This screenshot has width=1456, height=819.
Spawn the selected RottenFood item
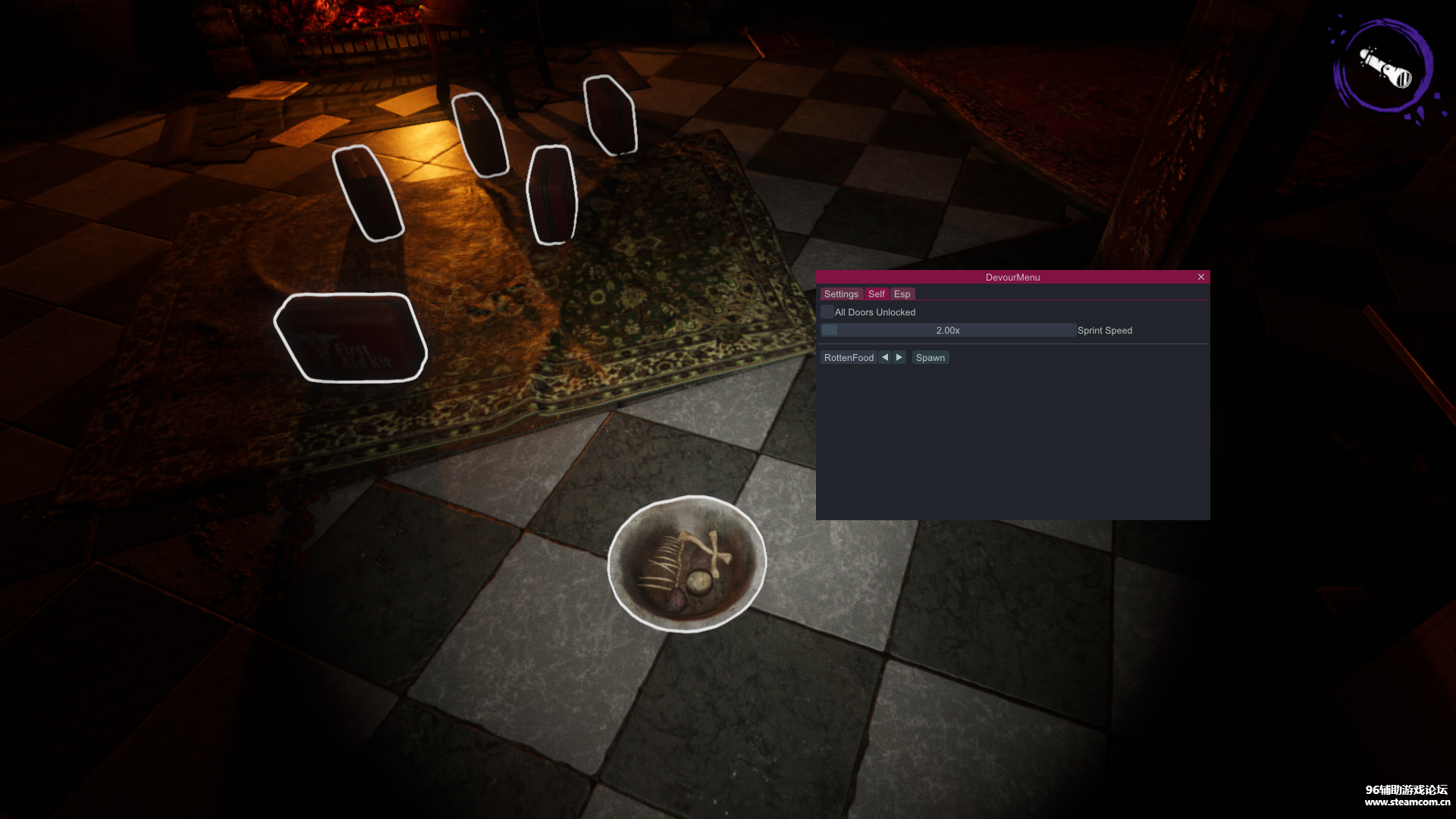pos(930,358)
